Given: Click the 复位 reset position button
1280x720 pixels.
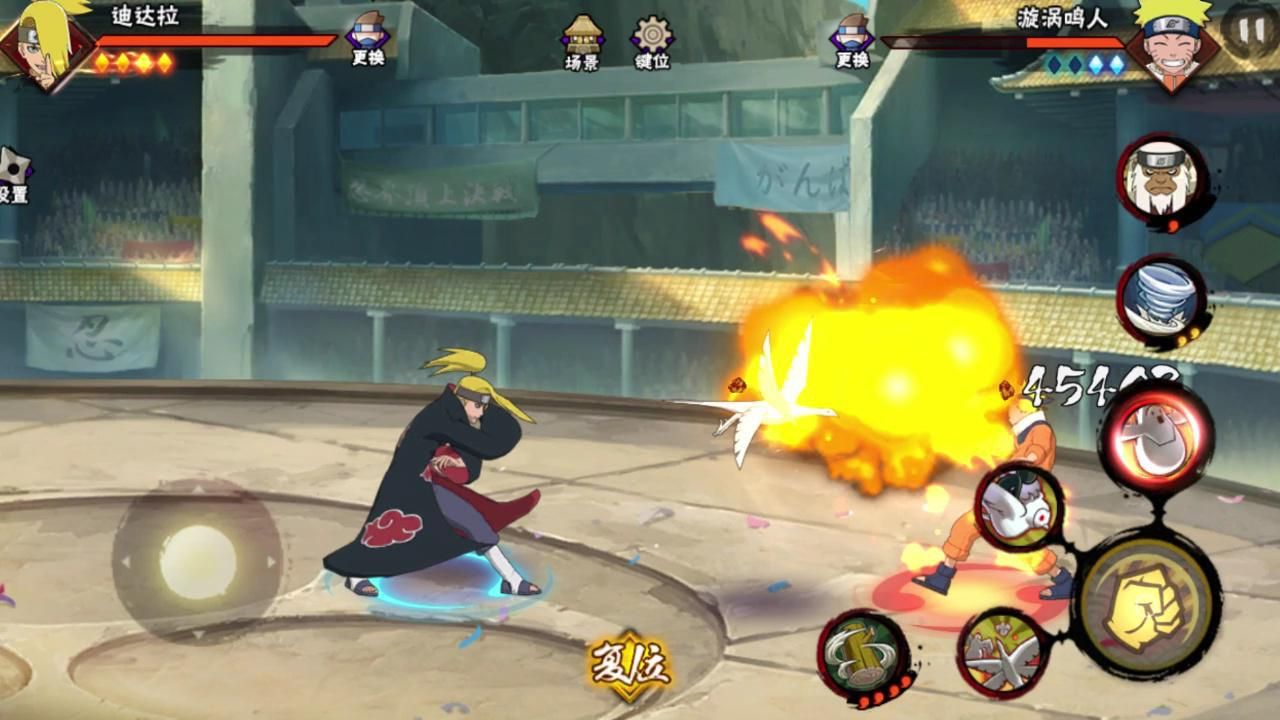Looking at the screenshot, I should (630, 664).
